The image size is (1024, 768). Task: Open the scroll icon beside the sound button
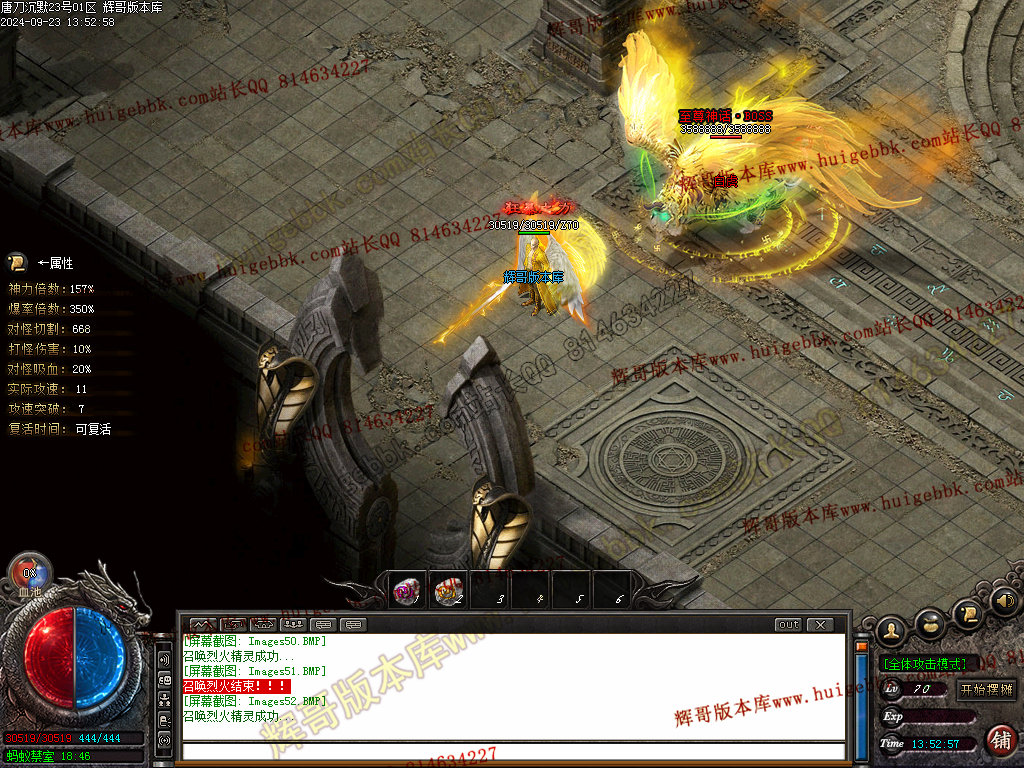(x=967, y=612)
